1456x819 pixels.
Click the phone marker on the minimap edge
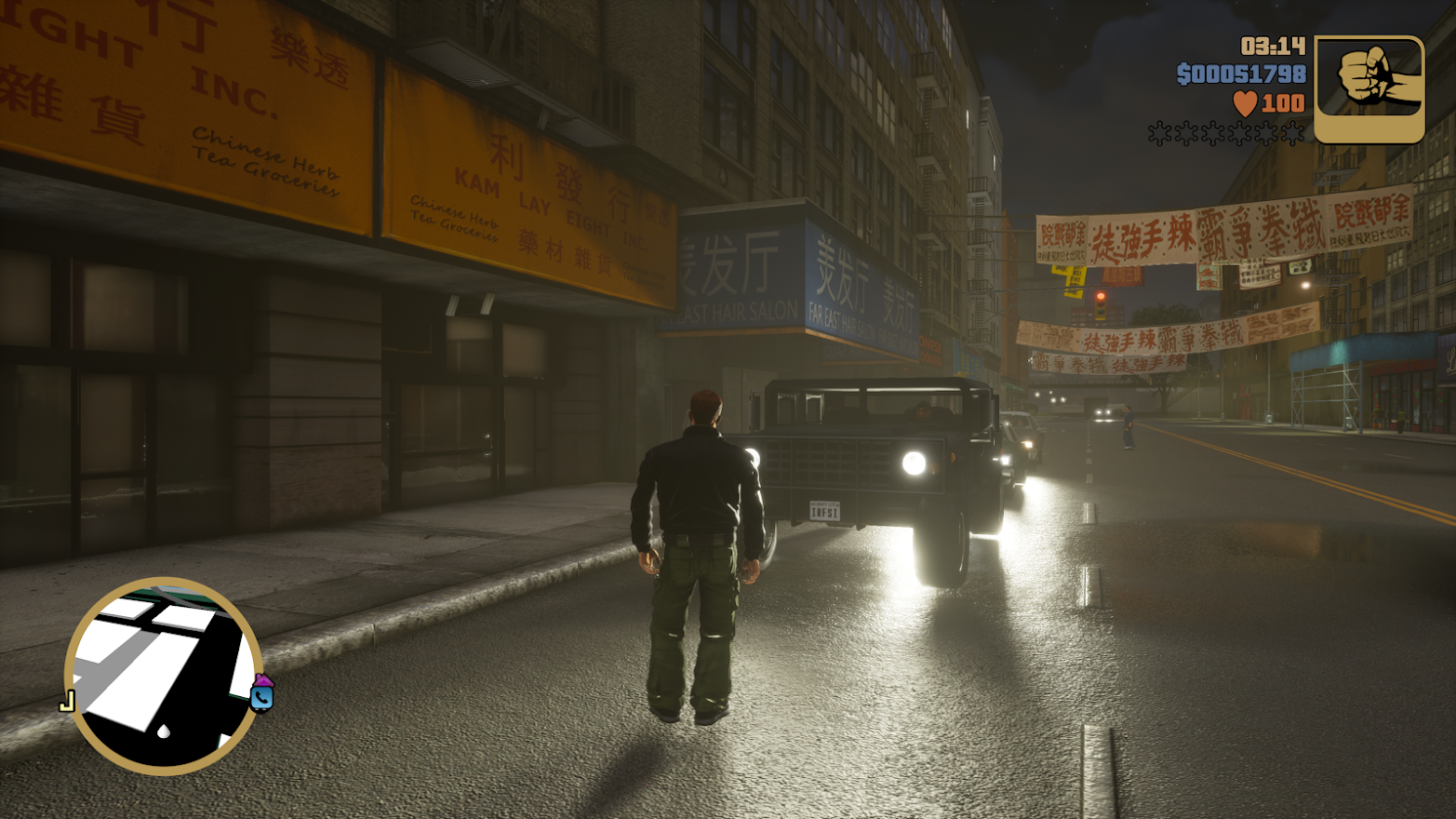tap(262, 694)
